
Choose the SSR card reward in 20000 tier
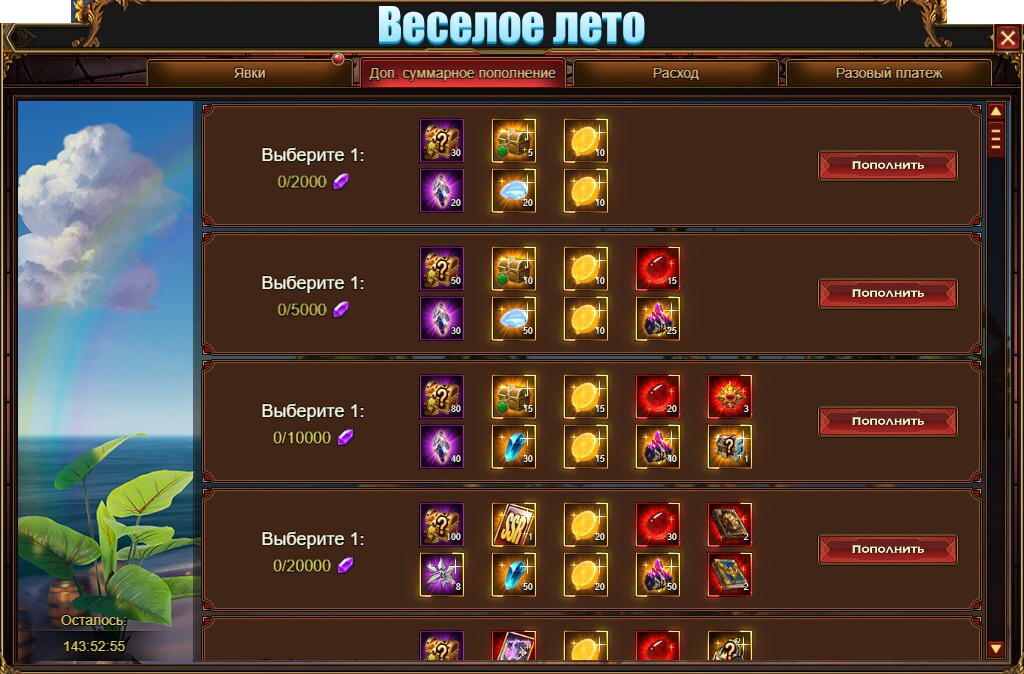[x=513, y=525]
